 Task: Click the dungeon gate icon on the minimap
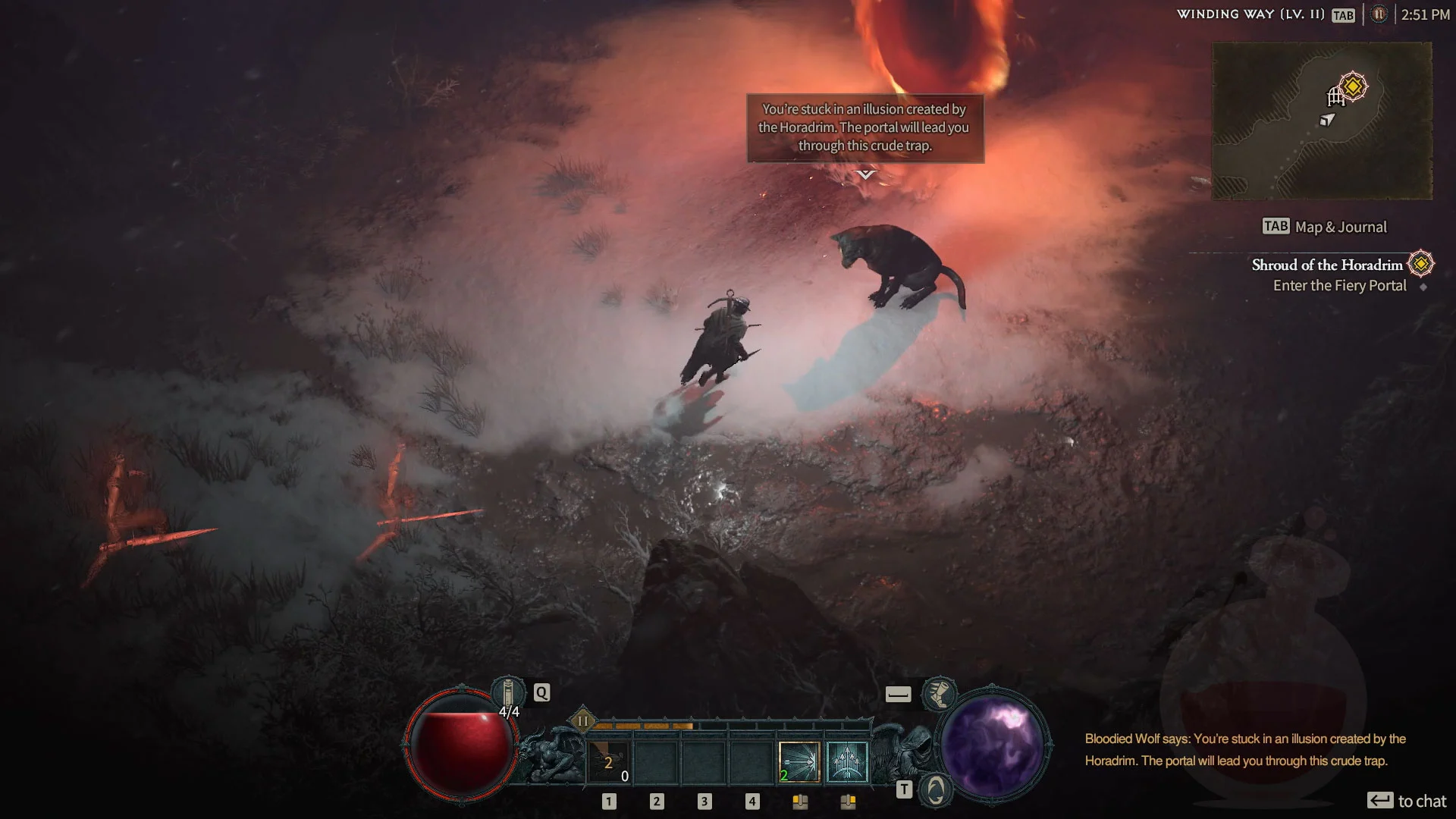coord(1335,97)
